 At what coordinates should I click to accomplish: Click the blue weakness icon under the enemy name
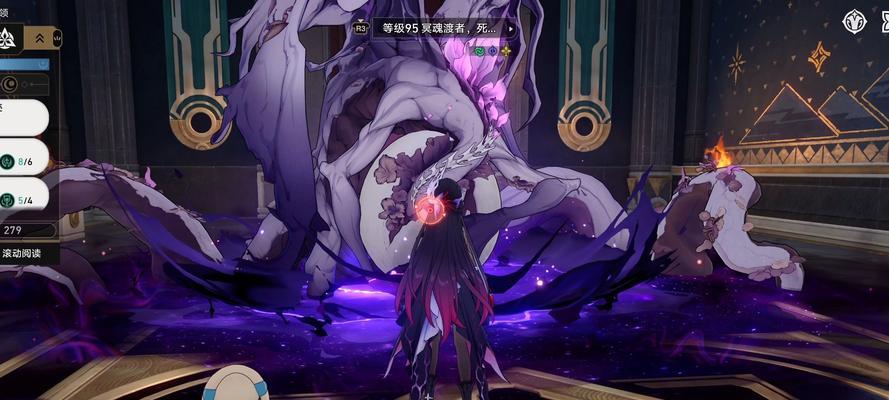coord(492,50)
